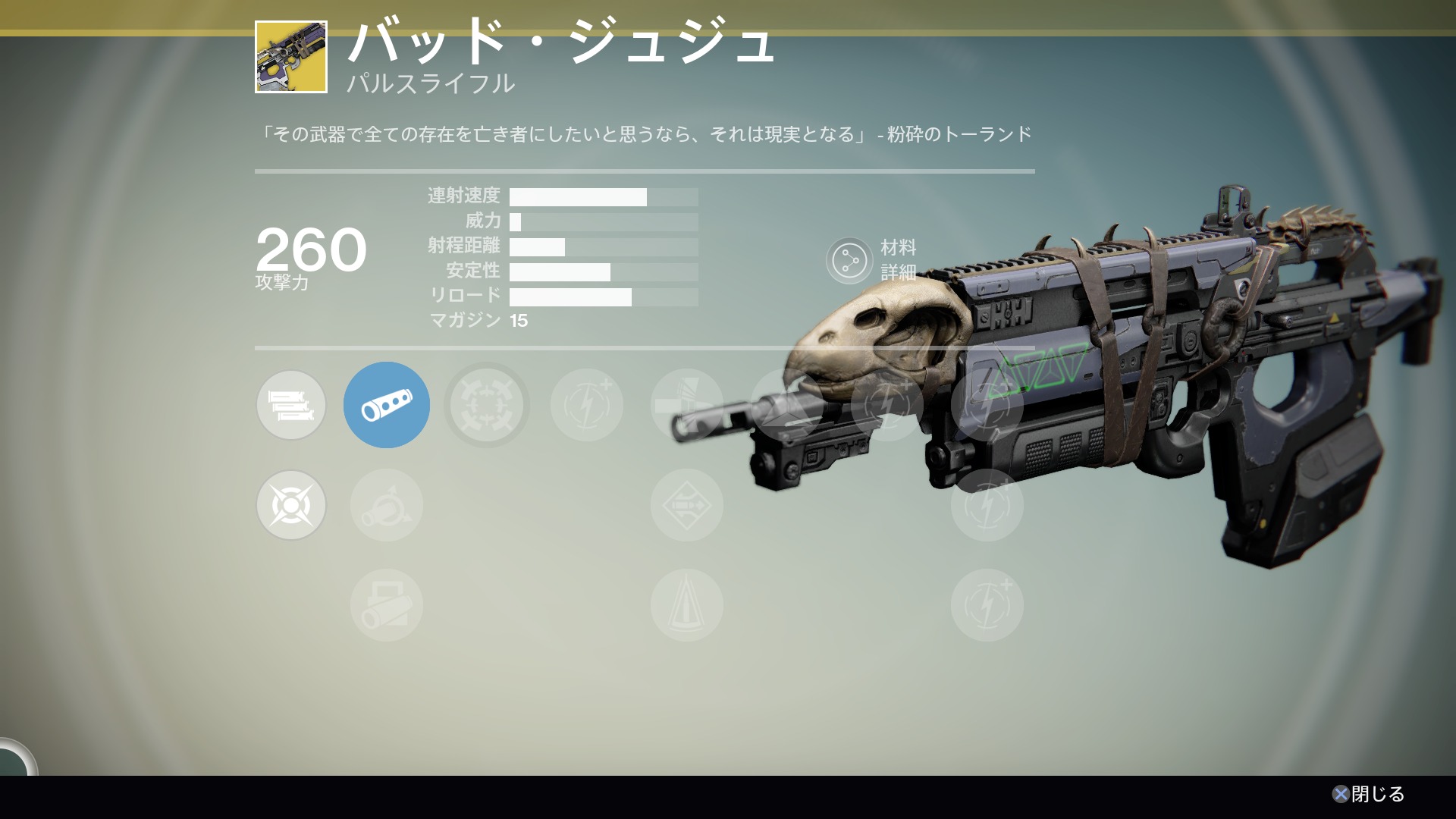
Task: Select the blue highlighted barrel perk
Action: pyautogui.click(x=387, y=405)
